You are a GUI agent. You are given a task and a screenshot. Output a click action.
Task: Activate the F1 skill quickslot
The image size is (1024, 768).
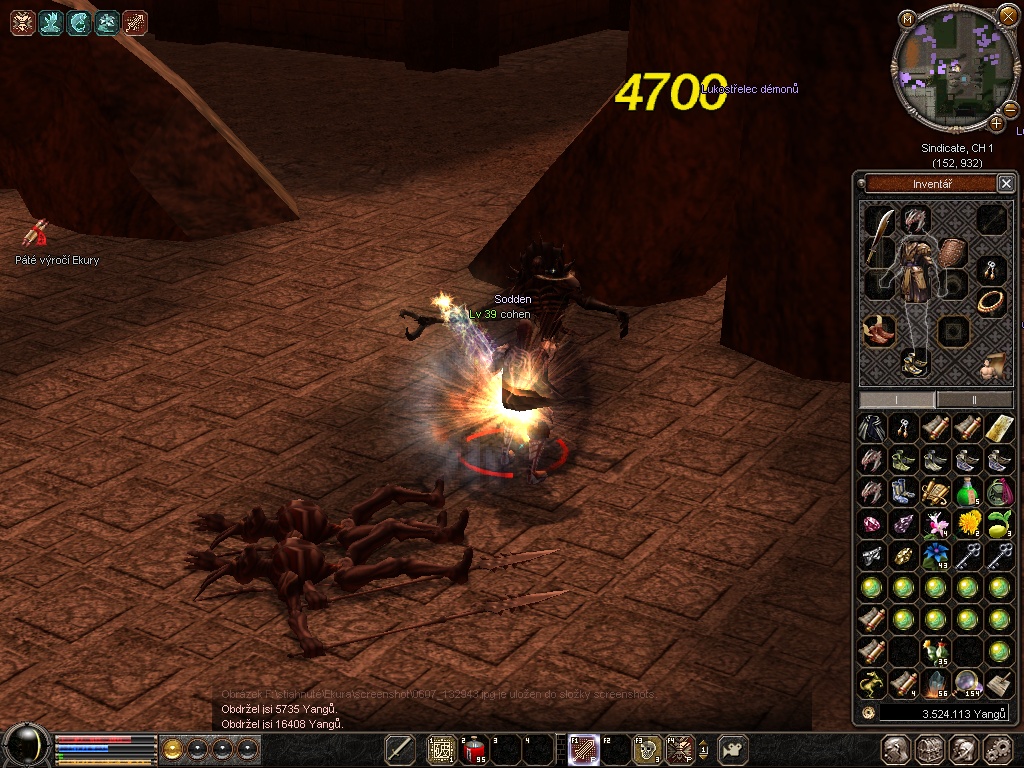(x=584, y=748)
